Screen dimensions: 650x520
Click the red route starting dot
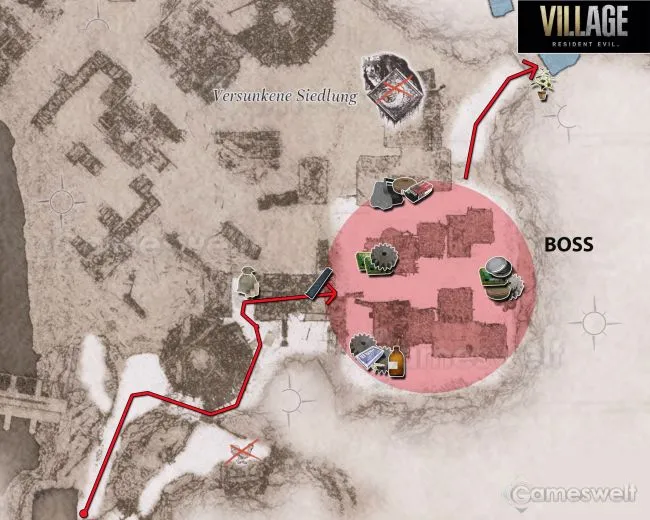coord(85,512)
